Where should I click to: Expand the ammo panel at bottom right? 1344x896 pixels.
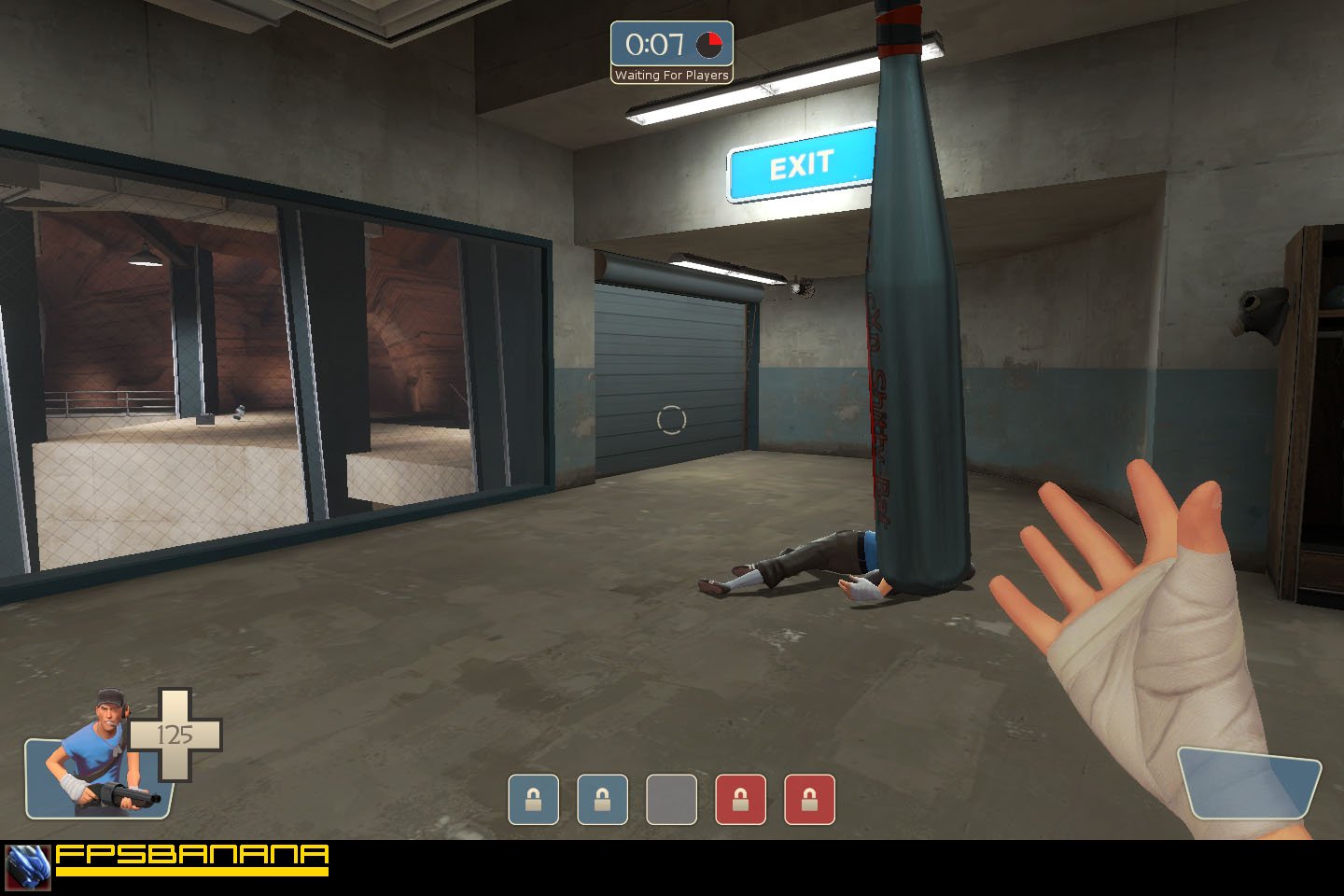pyautogui.click(x=1251, y=784)
